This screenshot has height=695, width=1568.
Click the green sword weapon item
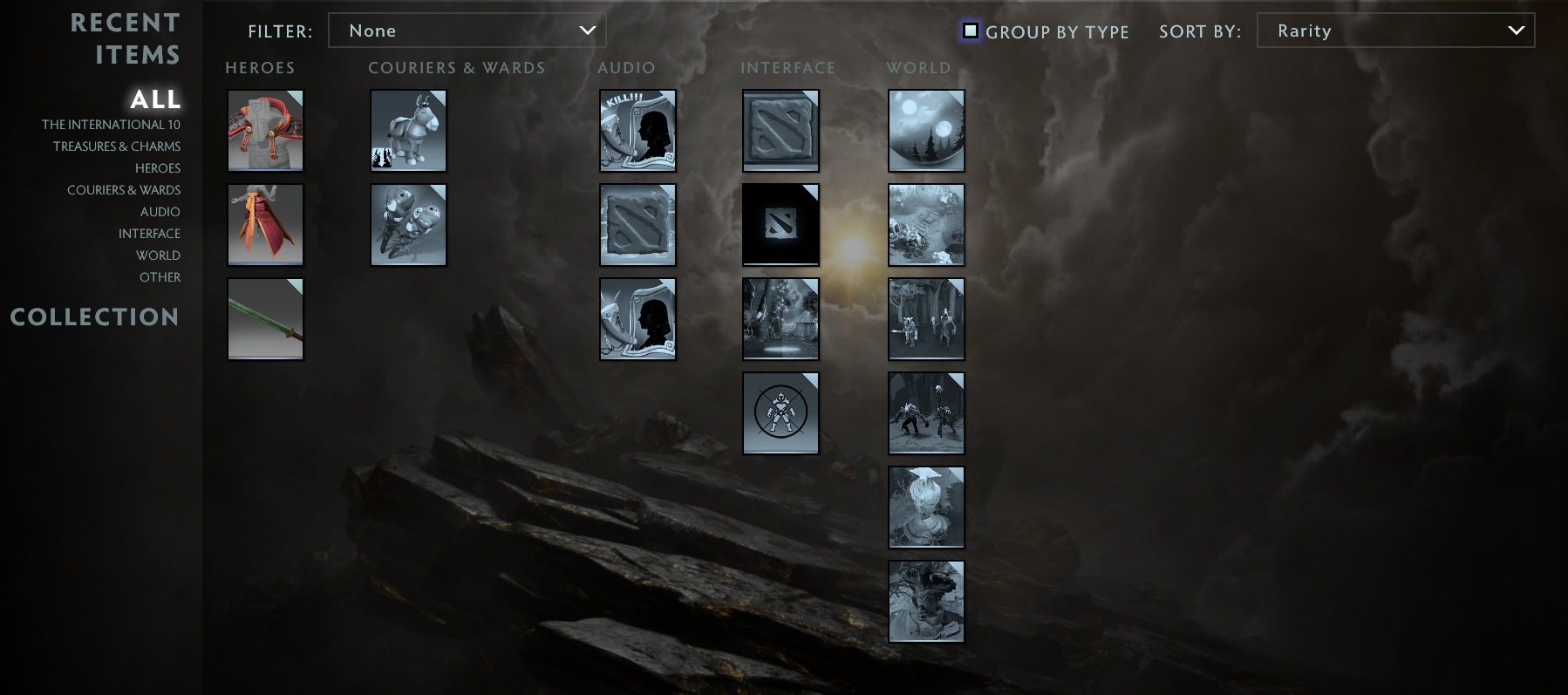(x=265, y=318)
